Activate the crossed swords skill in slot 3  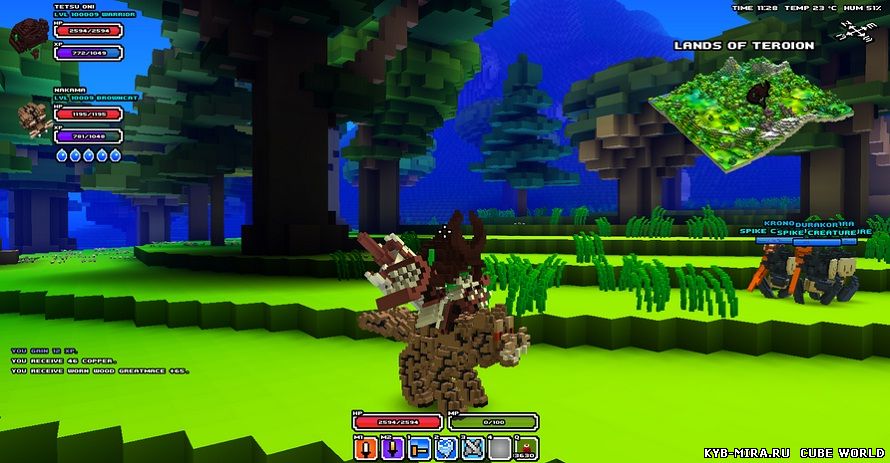click(472, 448)
